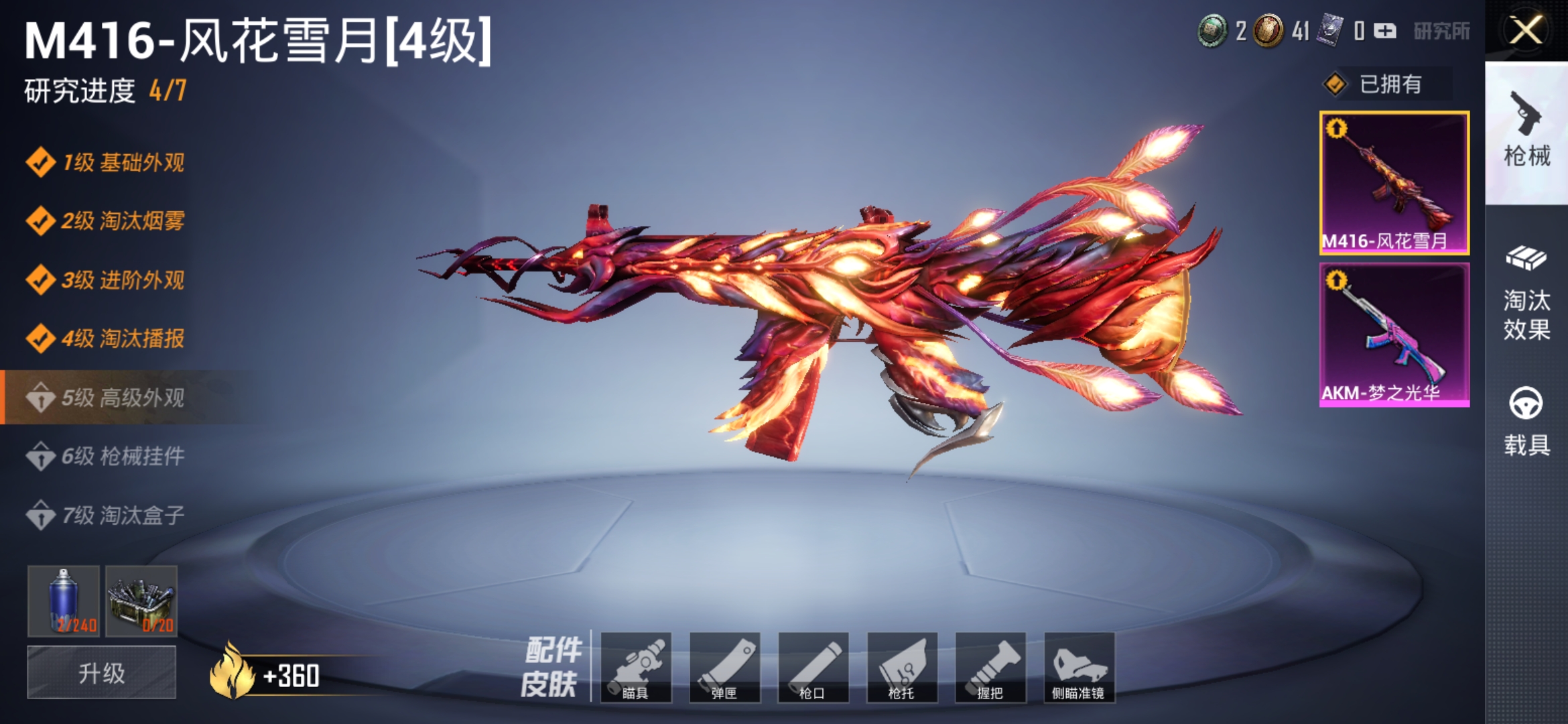Screen dimensions: 1568x724
Task: Open level 4 淘汰播报 entry
Action: pos(107,339)
